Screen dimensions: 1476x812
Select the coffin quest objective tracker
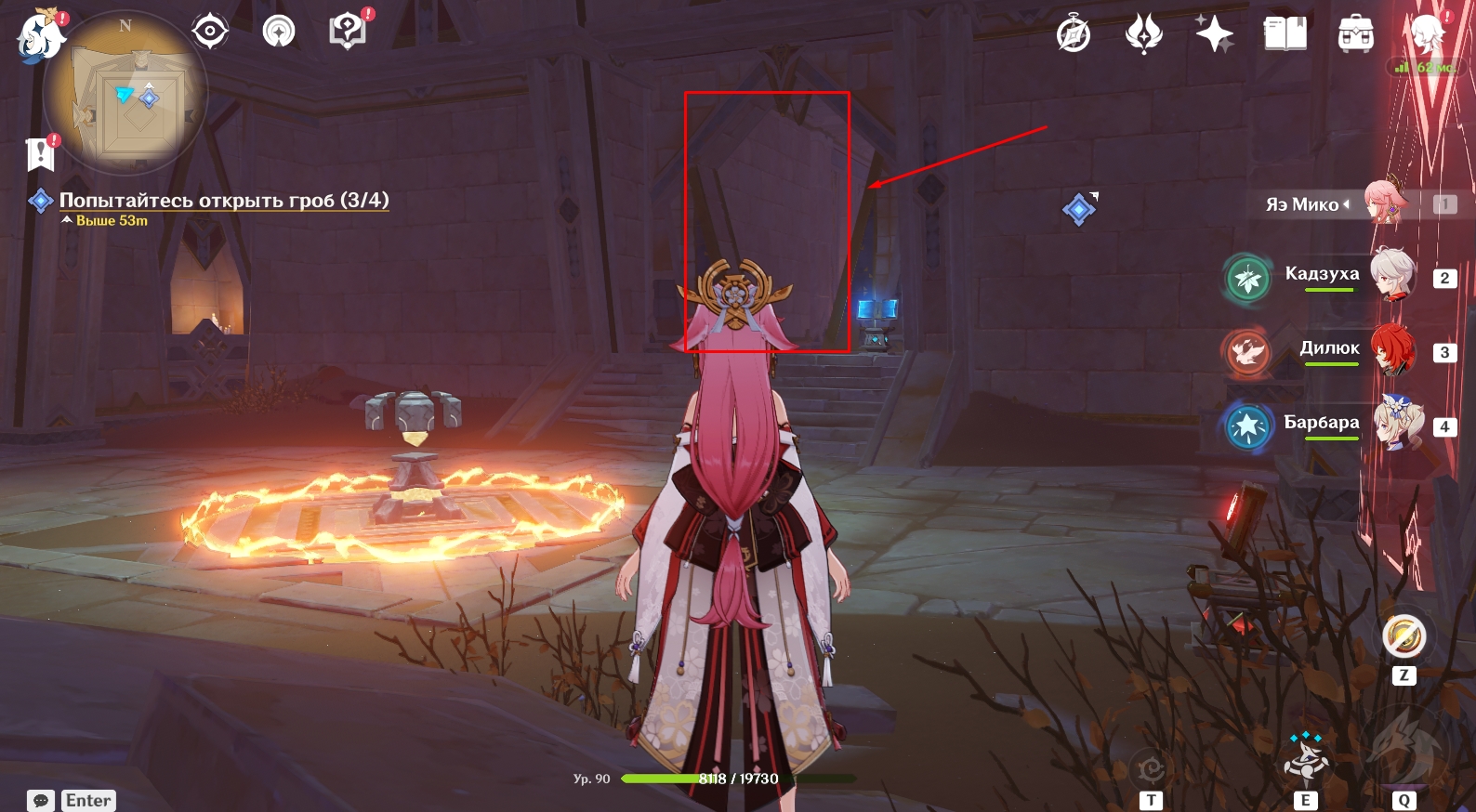(223, 201)
